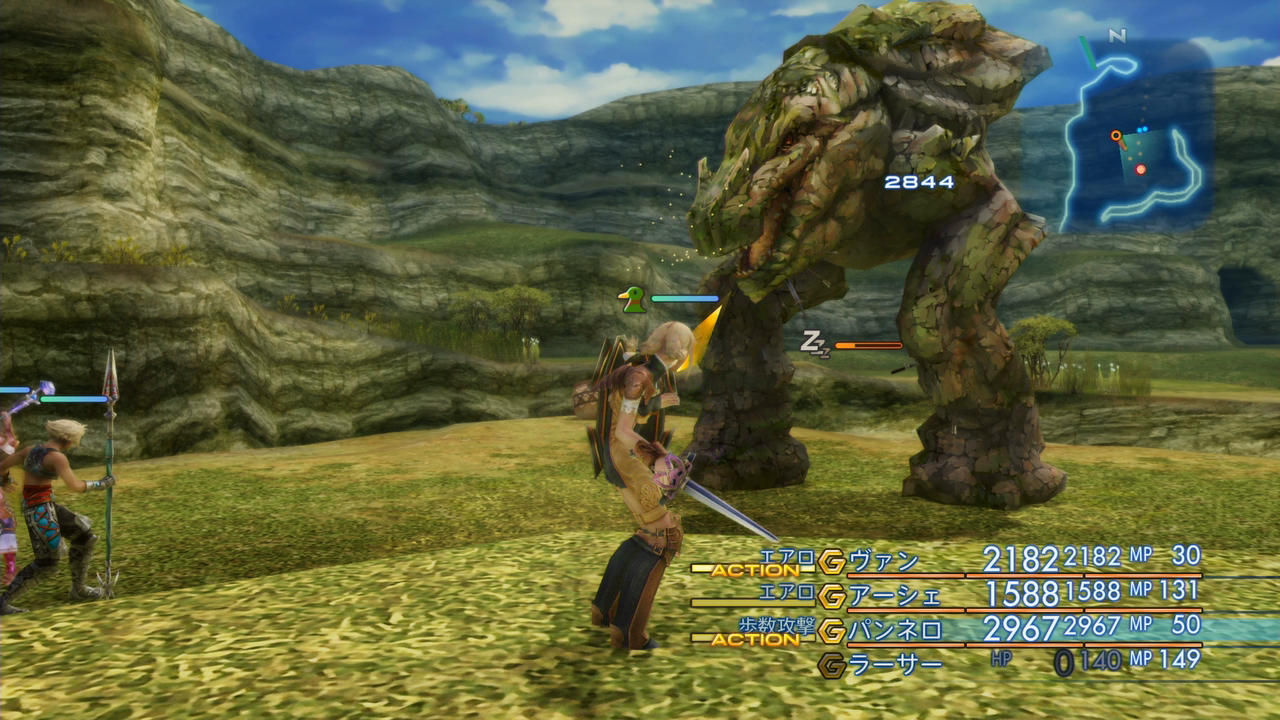Screen dimensions: 1280x720
Task: Click the gambit icon next to ラーサー
Action: [831, 665]
